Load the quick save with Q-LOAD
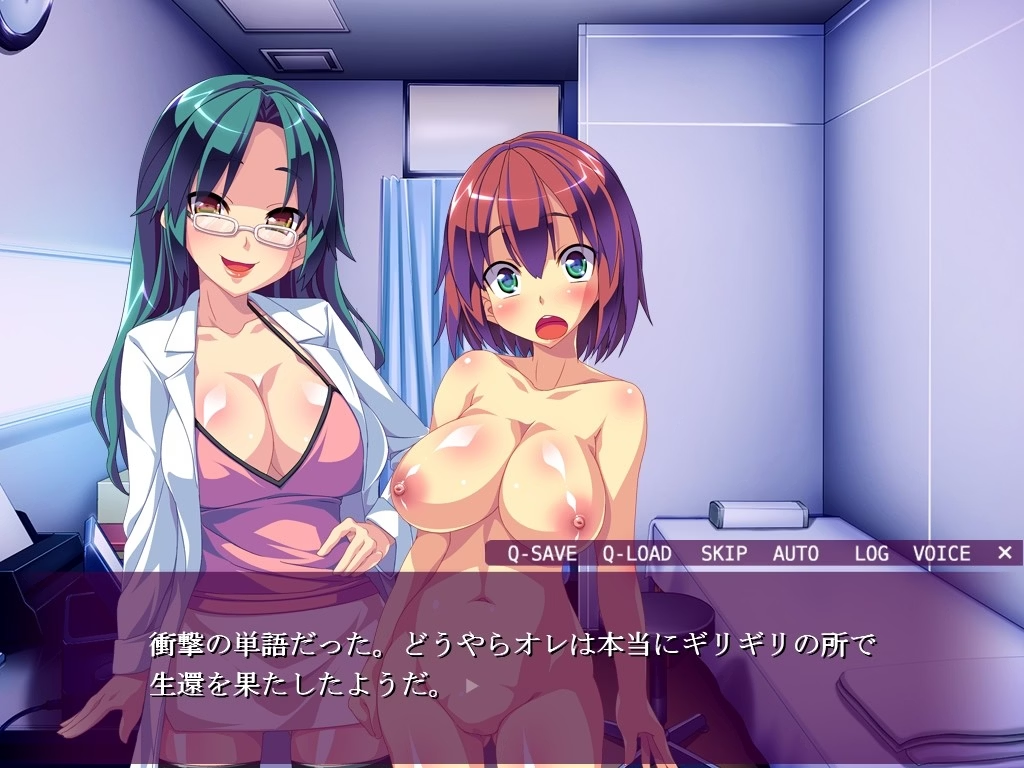1024x768 pixels. pyautogui.click(x=637, y=553)
